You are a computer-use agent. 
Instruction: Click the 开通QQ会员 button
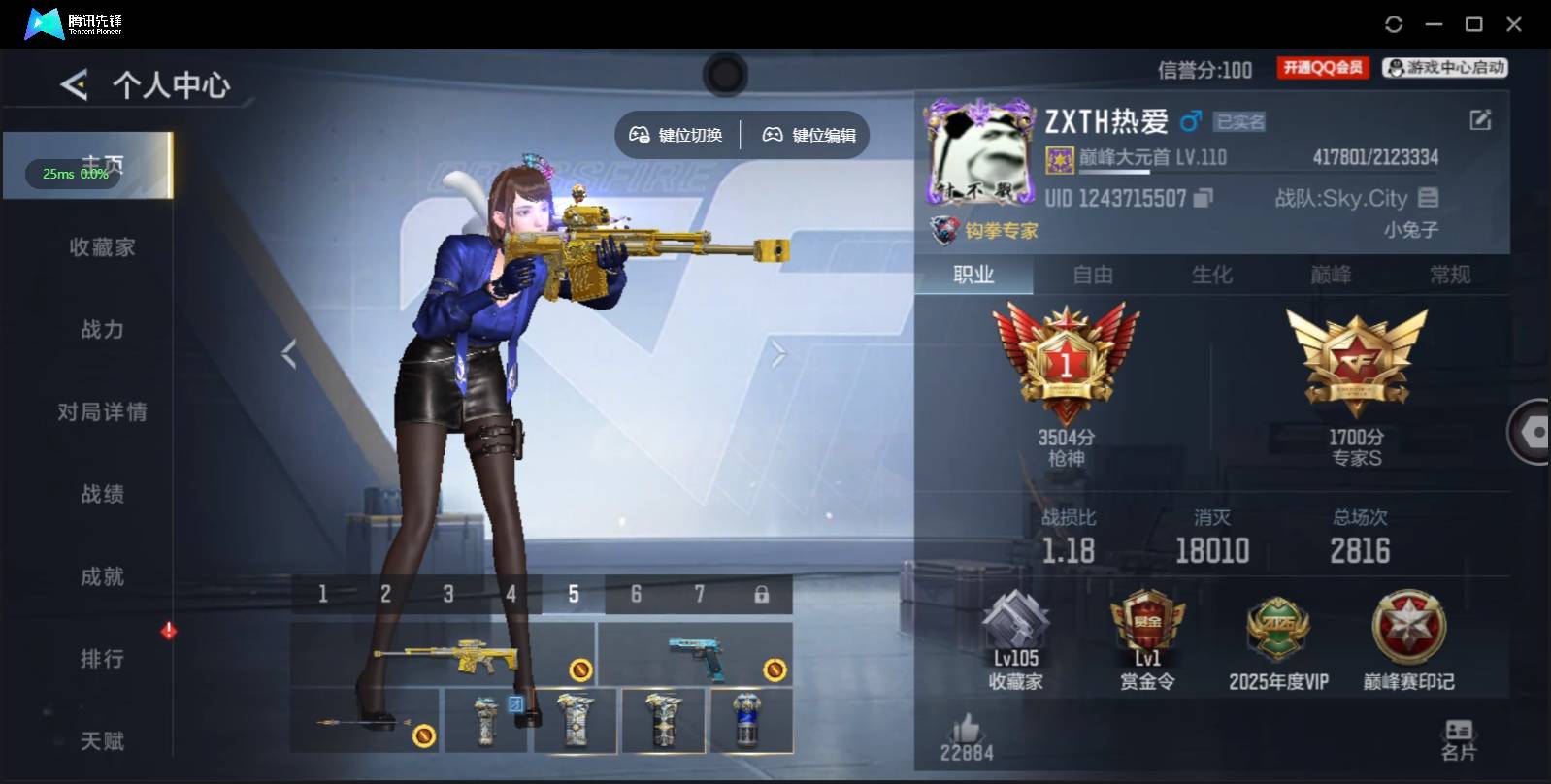point(1322,67)
